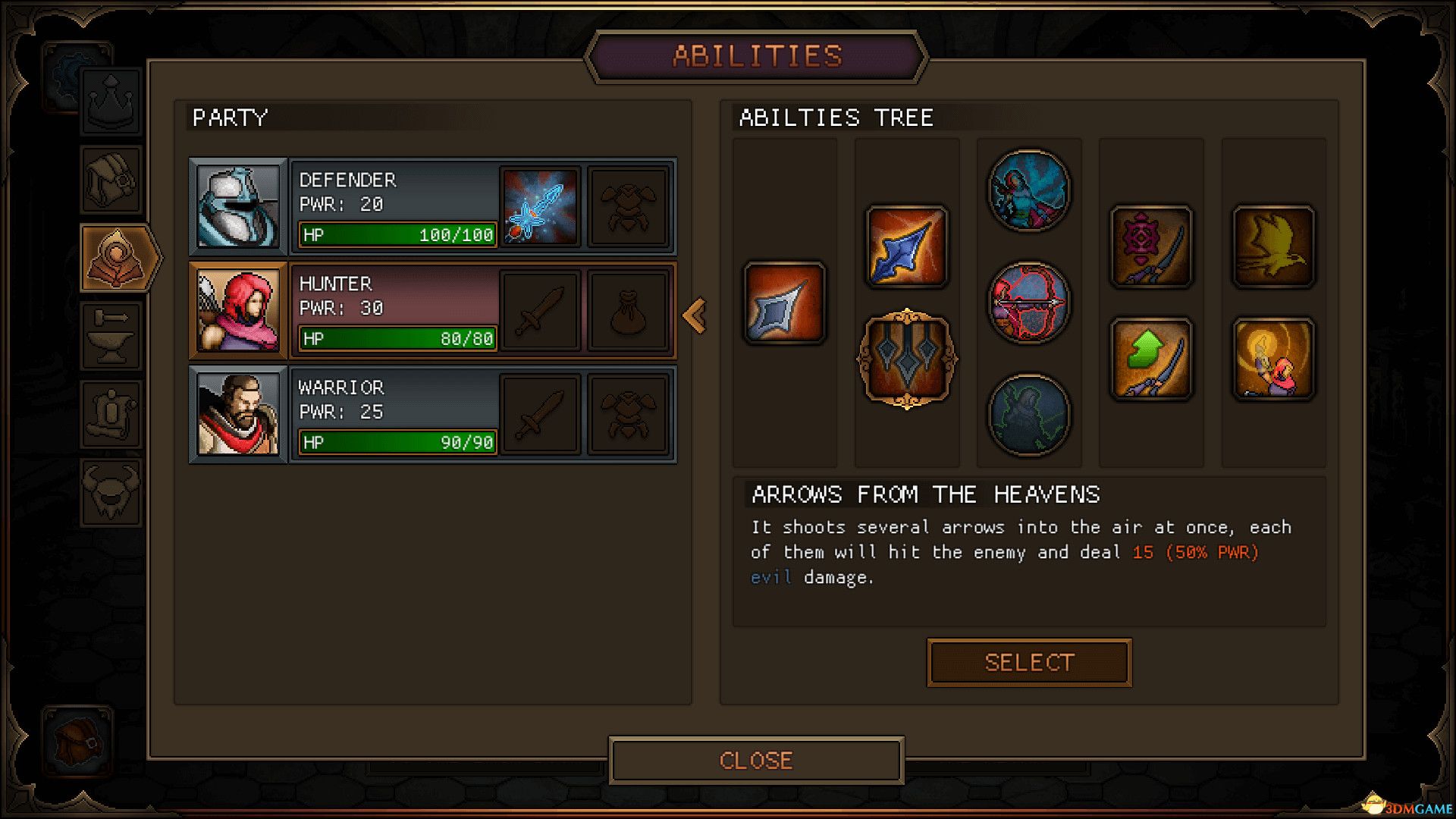
Task: Choose the golden bird ability
Action: pyautogui.click(x=1273, y=246)
